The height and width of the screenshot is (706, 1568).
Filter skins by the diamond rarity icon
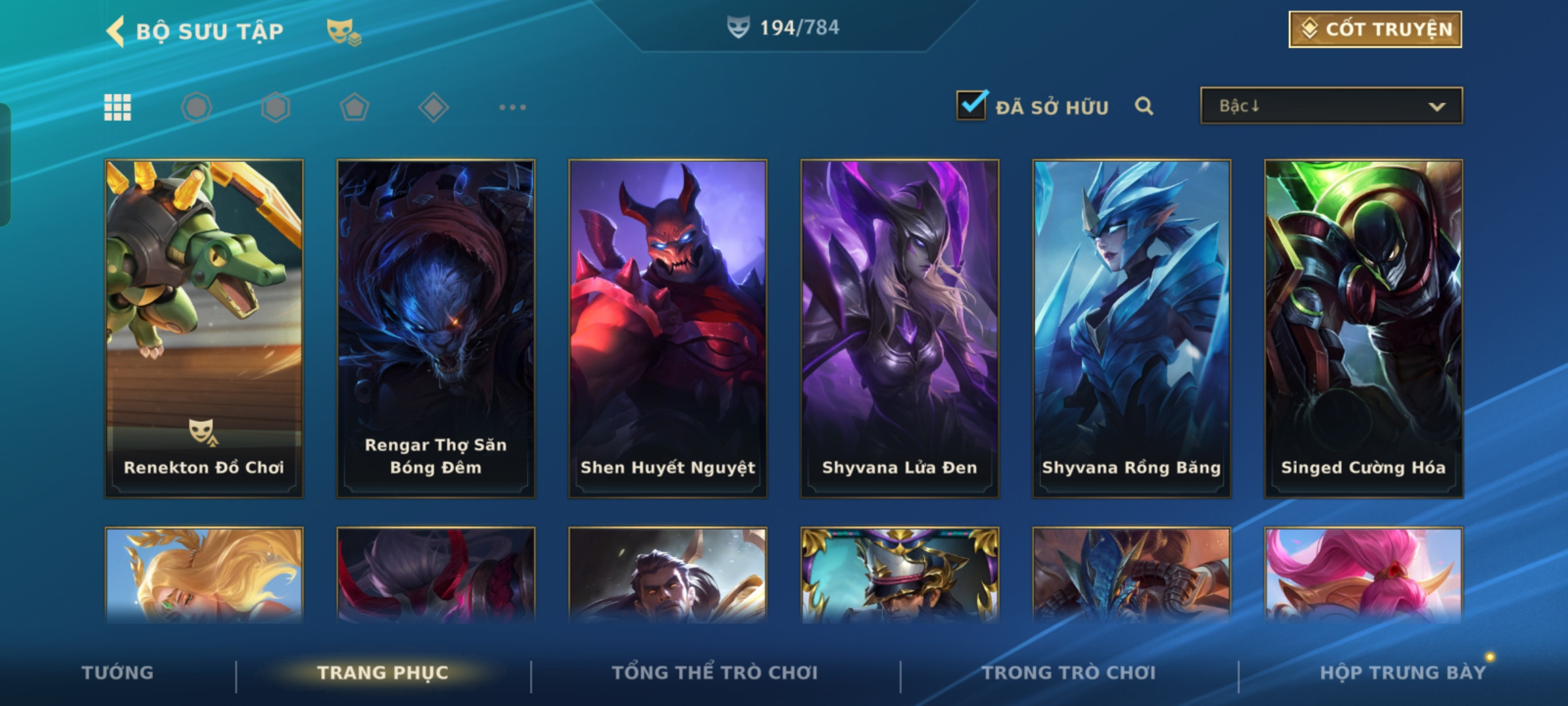(433, 107)
